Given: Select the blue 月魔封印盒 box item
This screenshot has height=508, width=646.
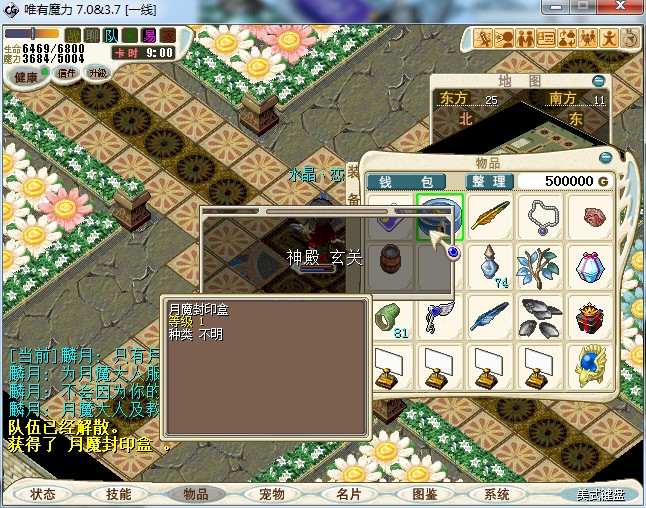Looking at the screenshot, I should [440, 217].
